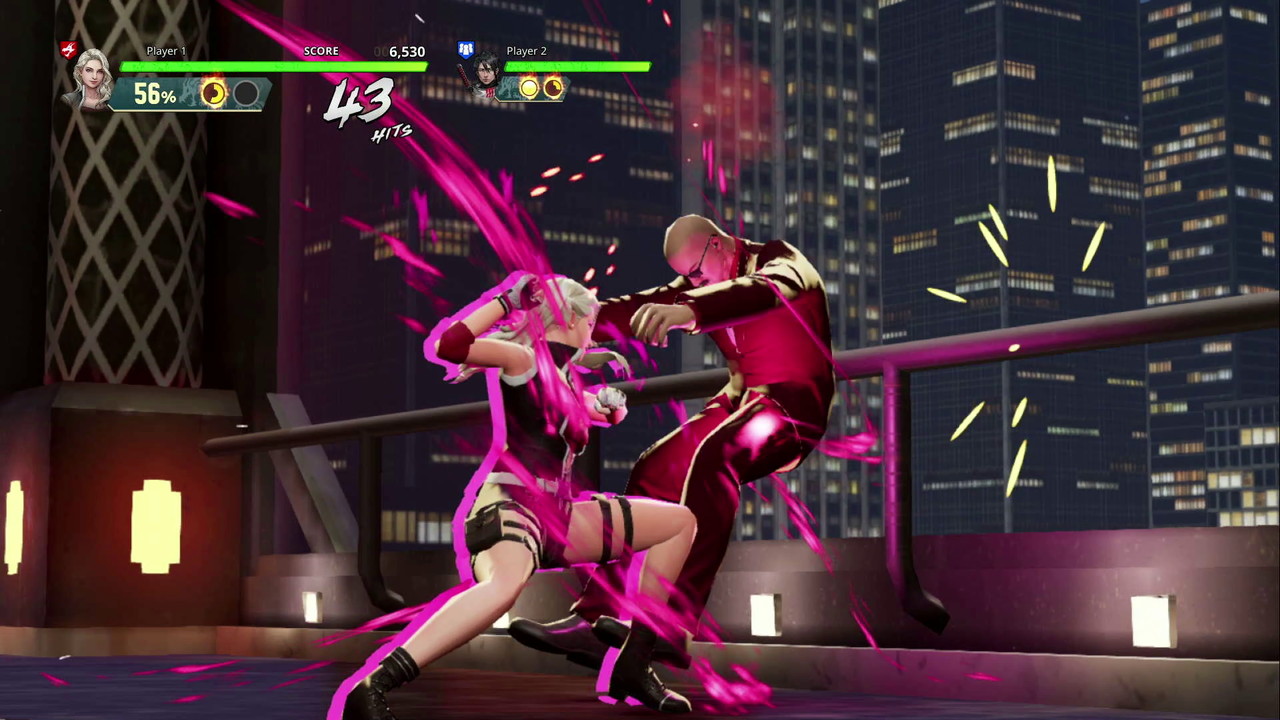
Task: Click the Player 1 name label
Action: point(166,50)
